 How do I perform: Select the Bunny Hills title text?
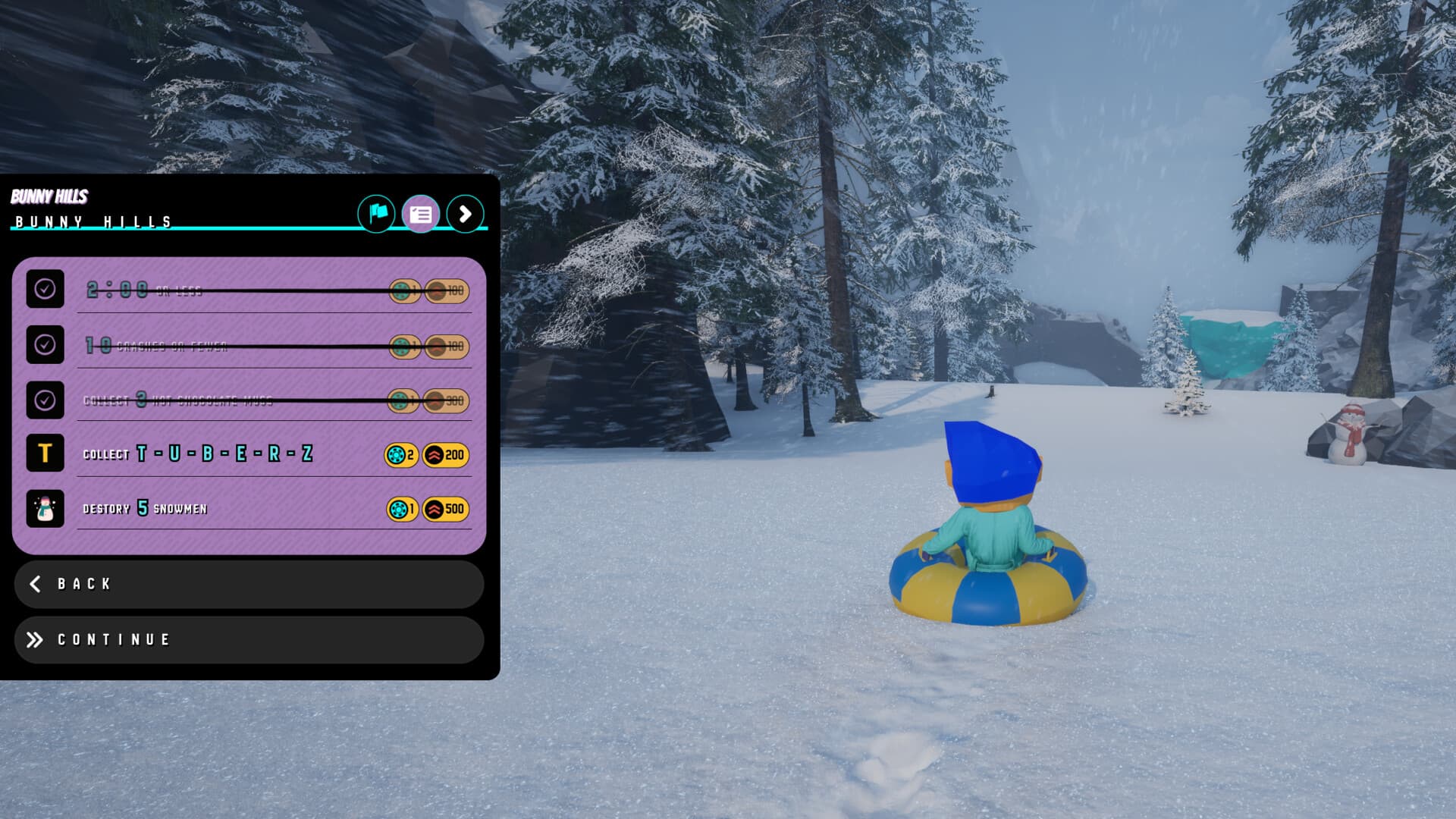[x=91, y=223]
